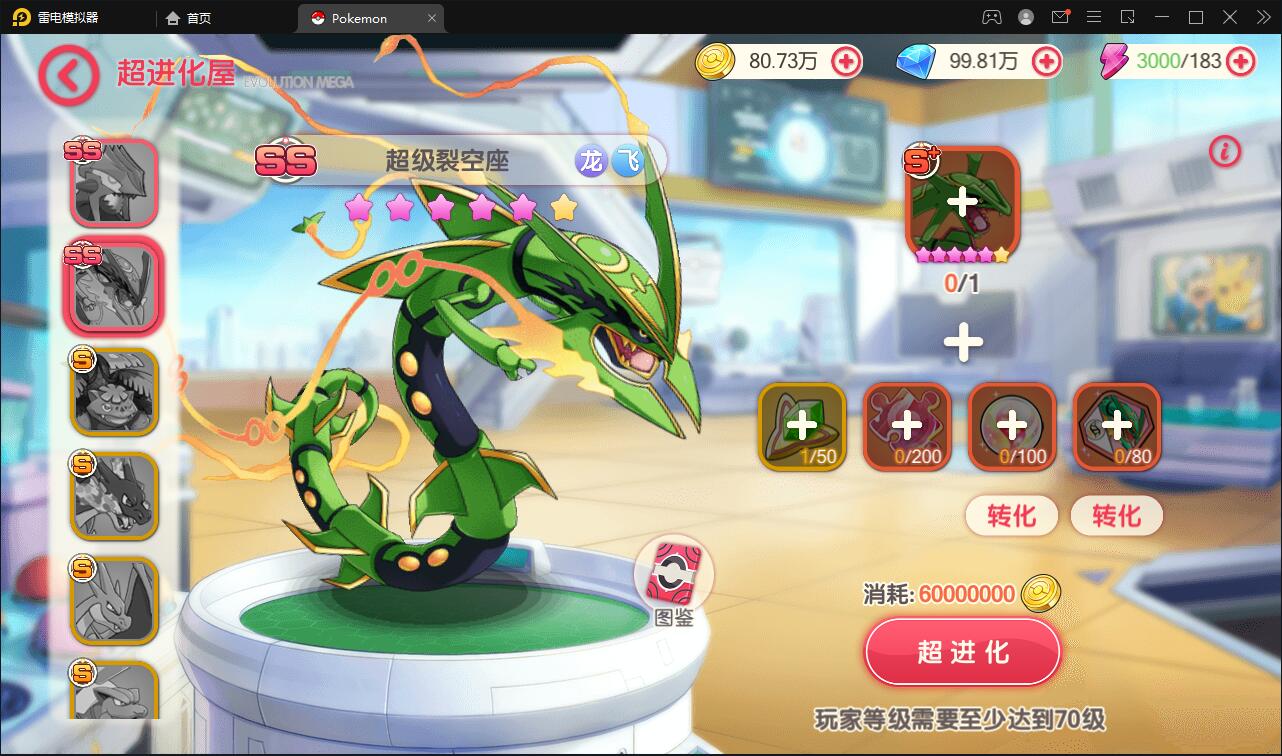The height and width of the screenshot is (756, 1282).
Task: Click the left 转化 convert button
Action: point(1011,516)
